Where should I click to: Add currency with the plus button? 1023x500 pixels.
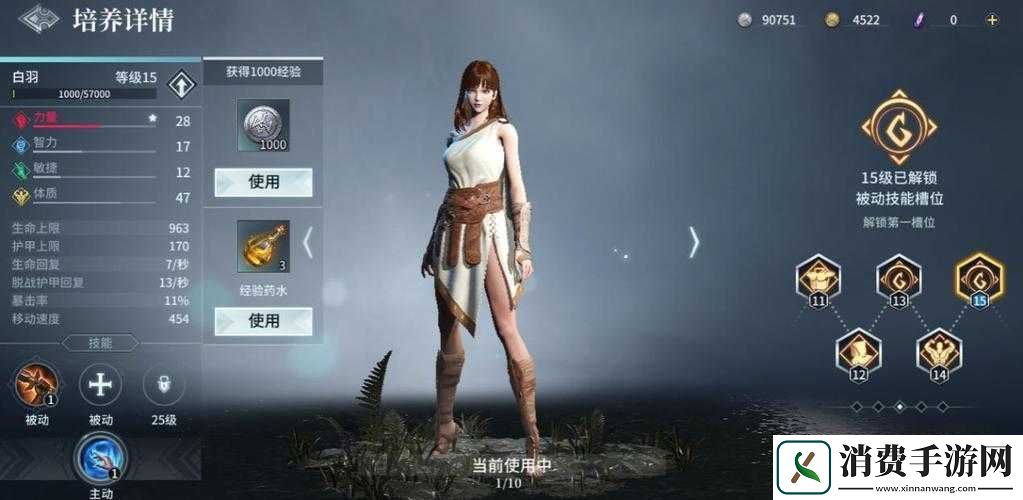point(992,19)
